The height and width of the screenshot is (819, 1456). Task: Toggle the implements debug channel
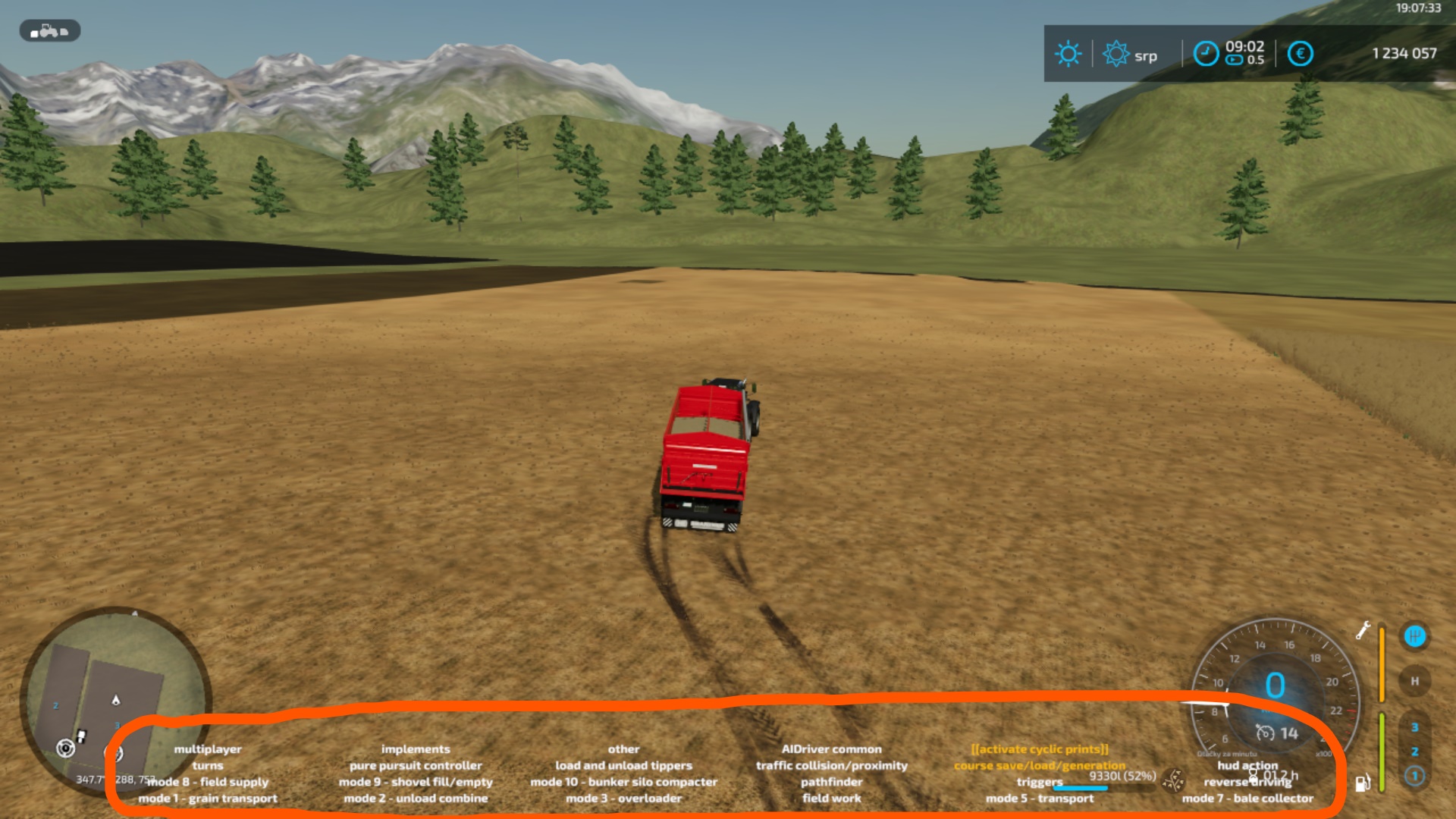(416, 749)
